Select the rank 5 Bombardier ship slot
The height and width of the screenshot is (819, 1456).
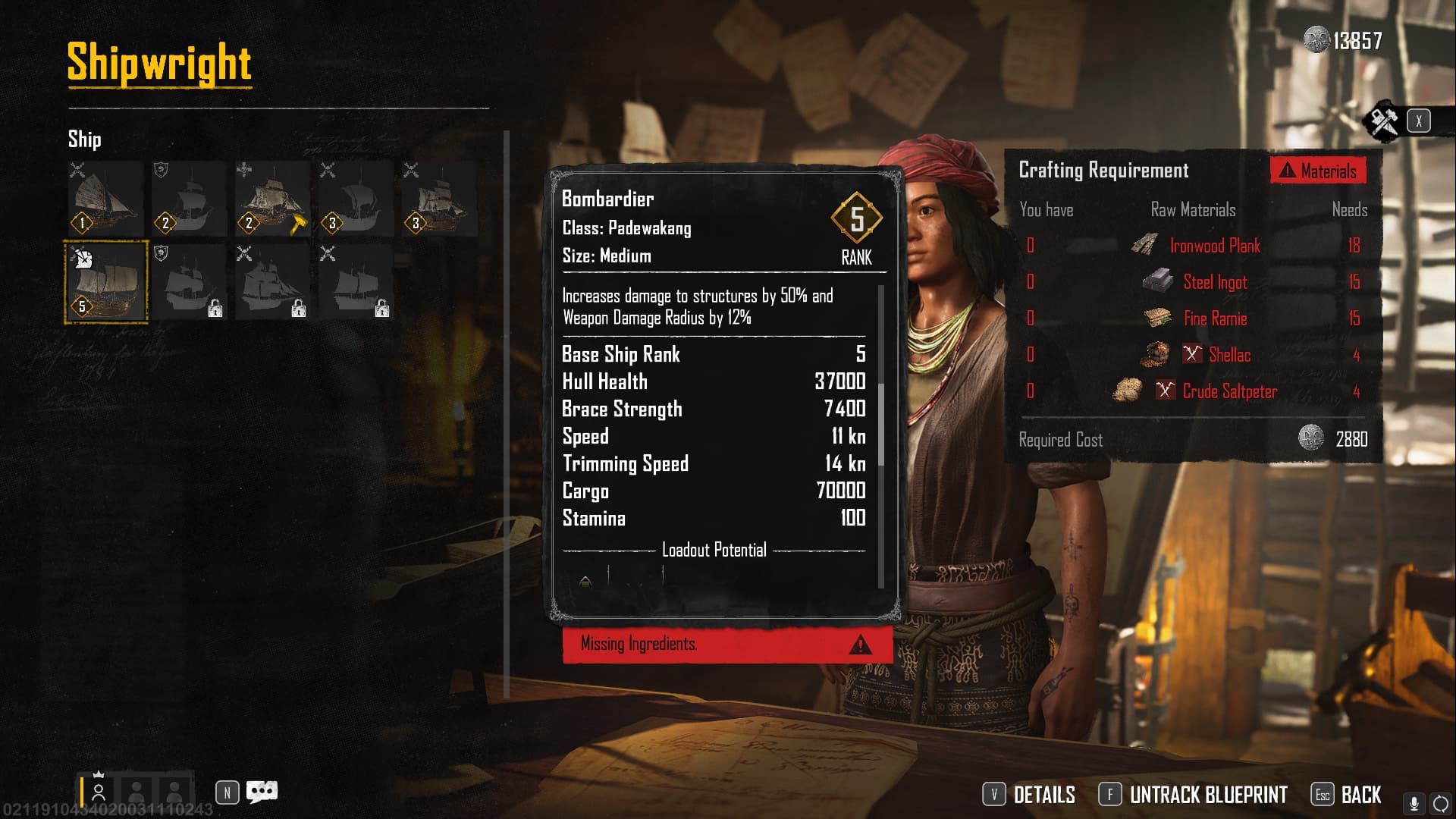click(x=106, y=282)
